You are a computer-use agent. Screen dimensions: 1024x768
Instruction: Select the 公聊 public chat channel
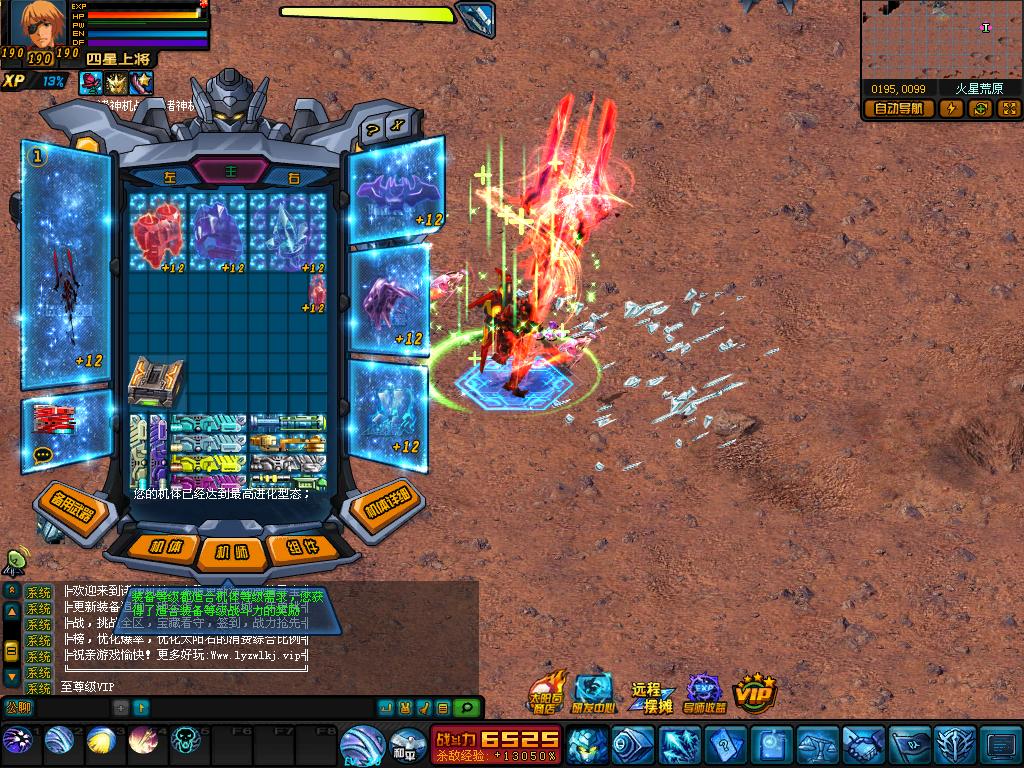(x=18, y=708)
